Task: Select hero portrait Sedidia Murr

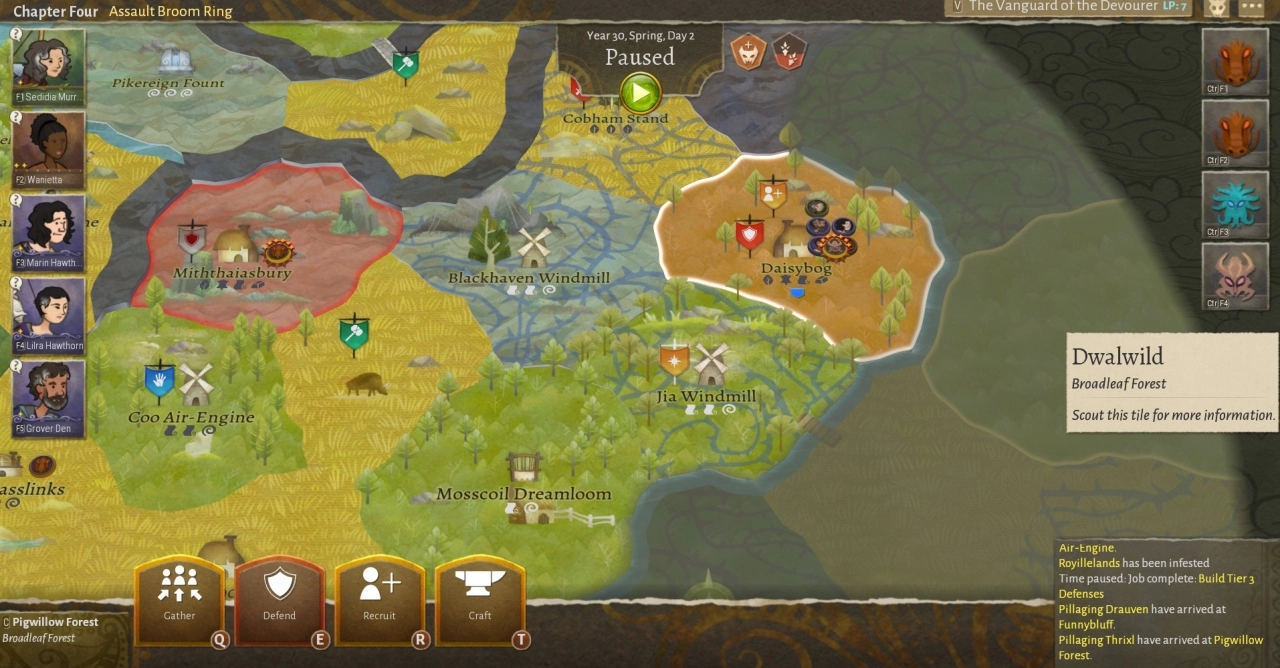Action: click(x=48, y=66)
